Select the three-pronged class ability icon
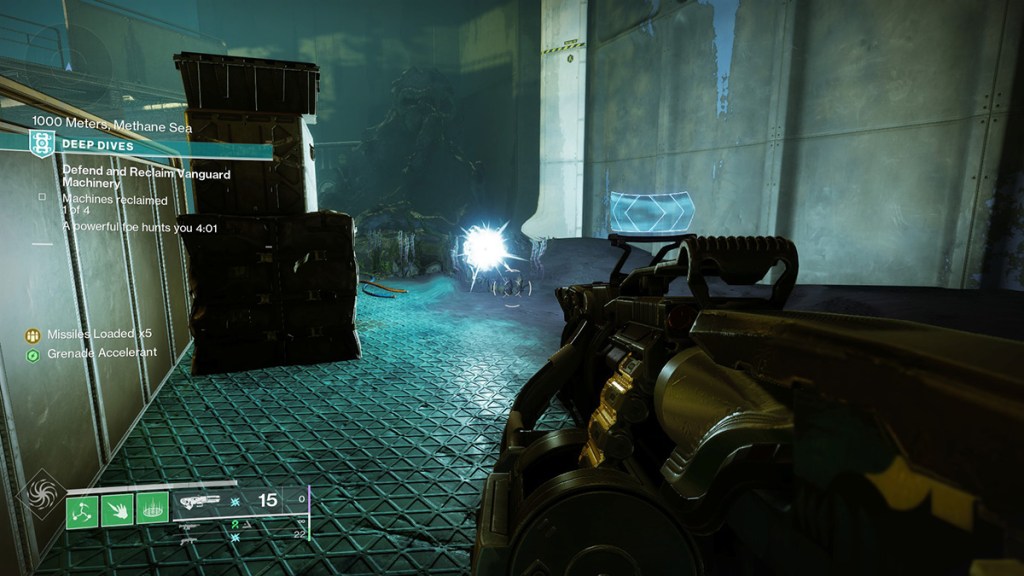The image size is (1024, 576). [81, 512]
